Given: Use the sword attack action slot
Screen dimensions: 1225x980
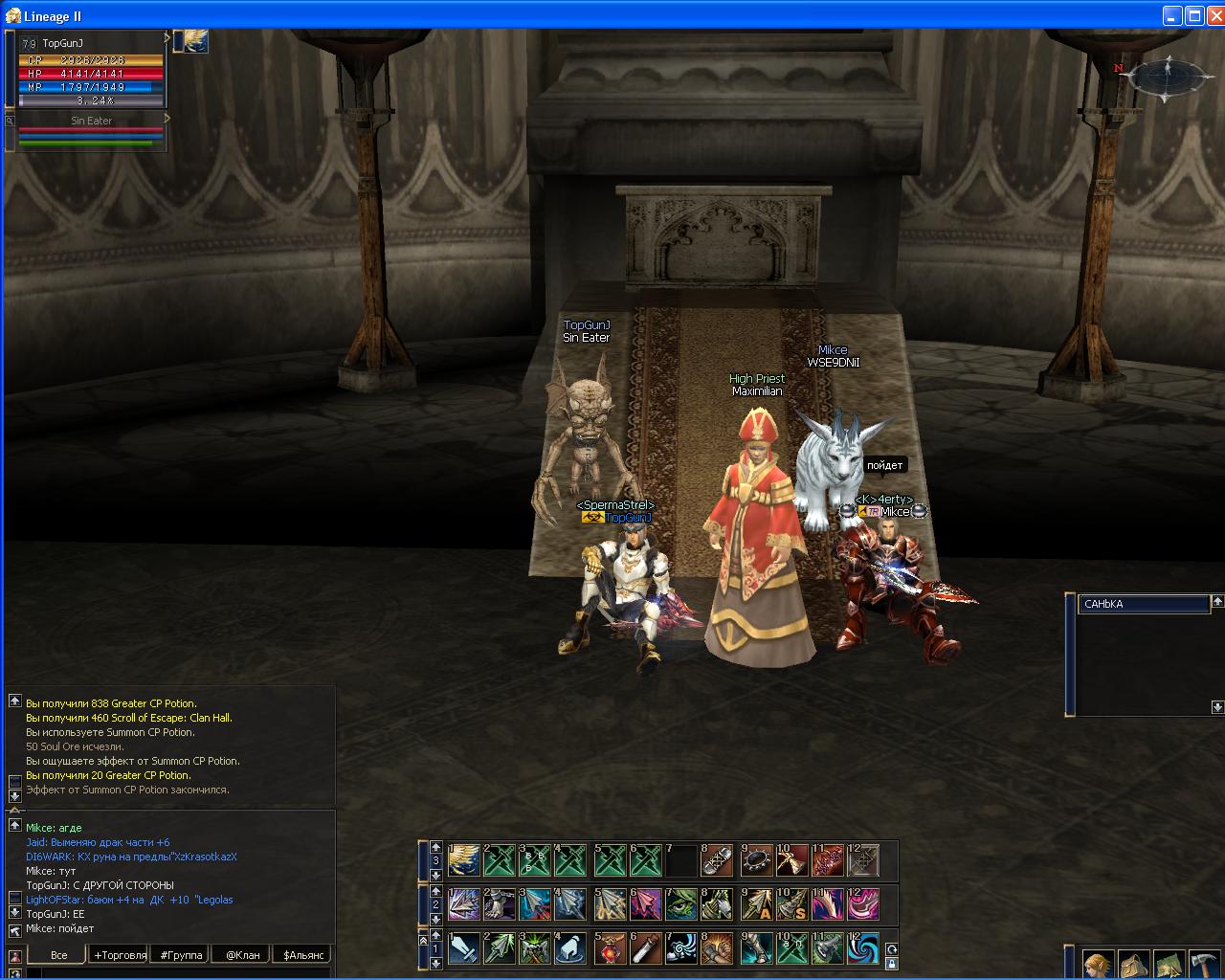Looking at the screenshot, I should coord(464,948).
